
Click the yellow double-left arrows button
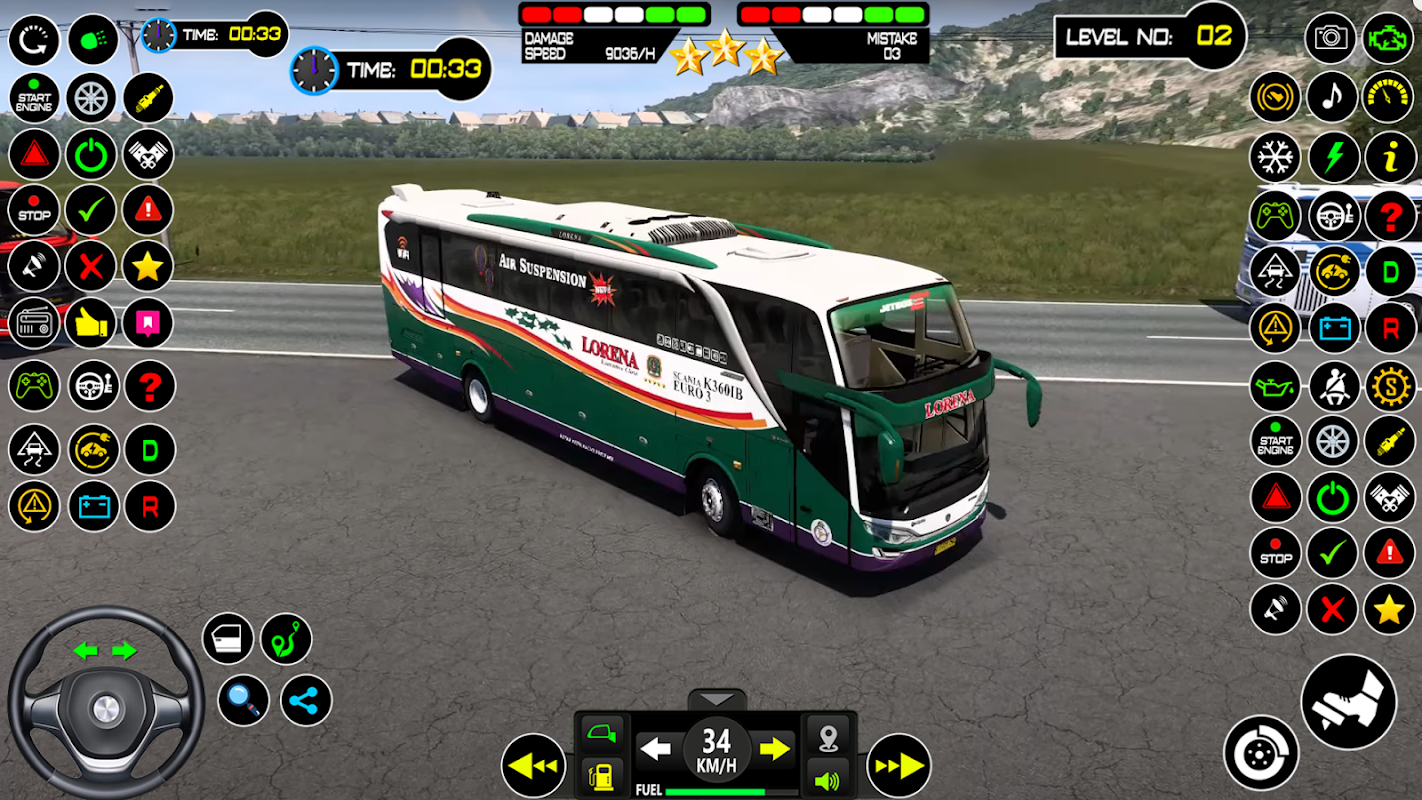click(x=533, y=766)
